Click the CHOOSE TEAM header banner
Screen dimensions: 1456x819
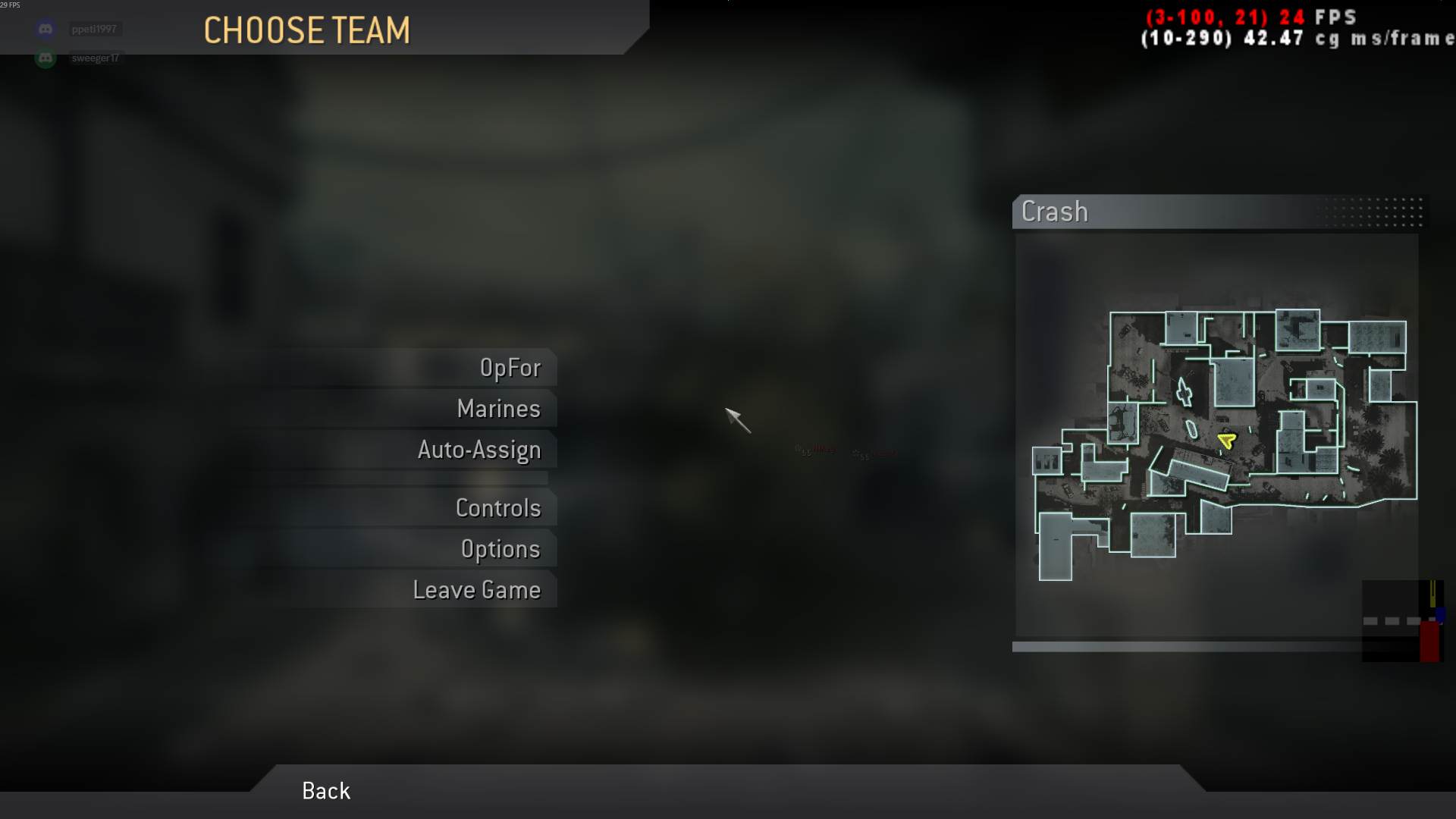pyautogui.click(x=306, y=30)
